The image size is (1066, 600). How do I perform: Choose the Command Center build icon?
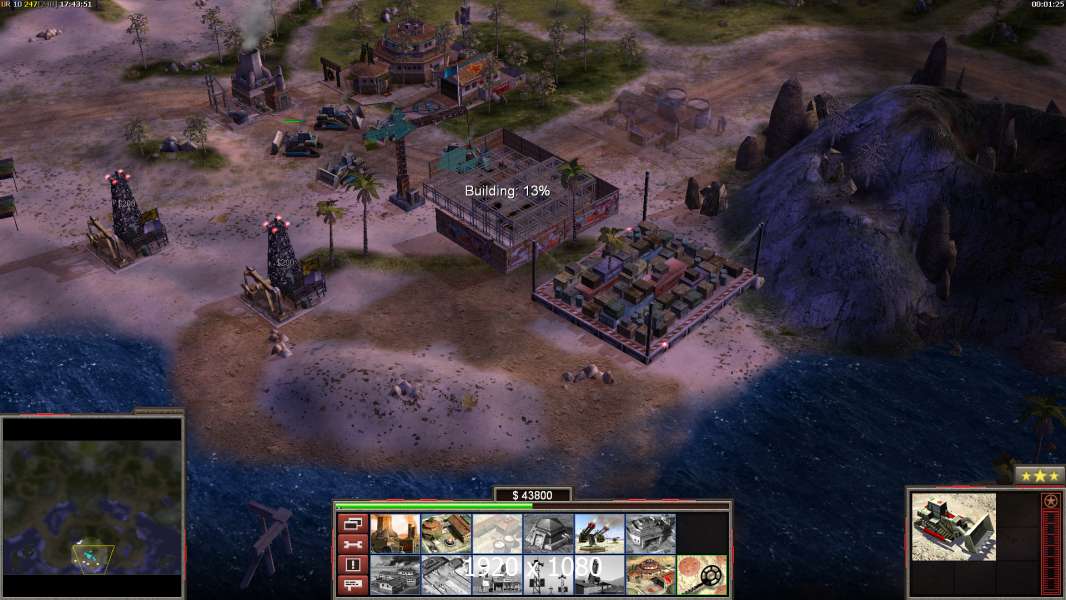[x=650, y=575]
